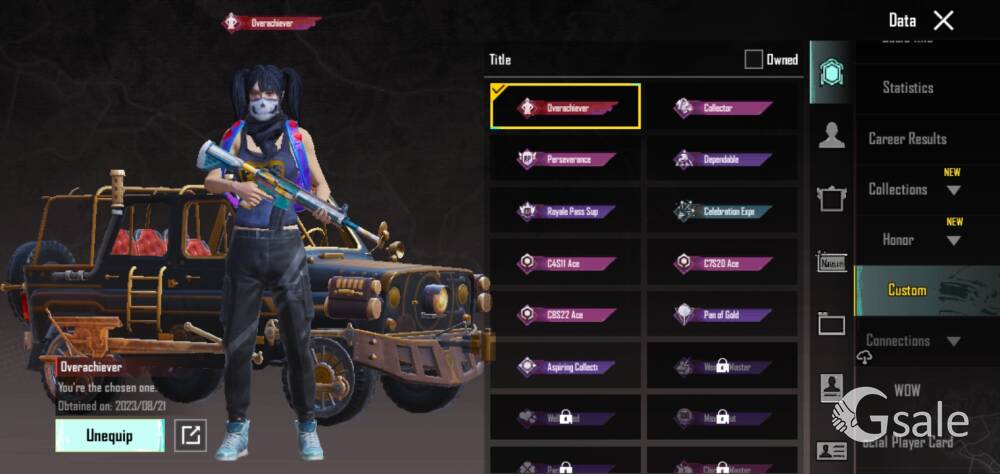The width and height of the screenshot is (1000, 474).
Task: Pick the Dependable title
Action: 722,159
